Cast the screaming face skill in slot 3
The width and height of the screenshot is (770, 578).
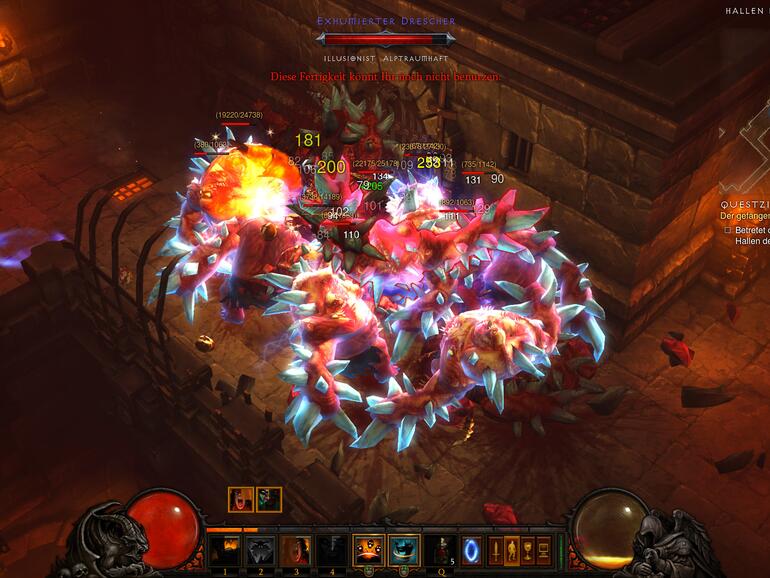coord(296,550)
